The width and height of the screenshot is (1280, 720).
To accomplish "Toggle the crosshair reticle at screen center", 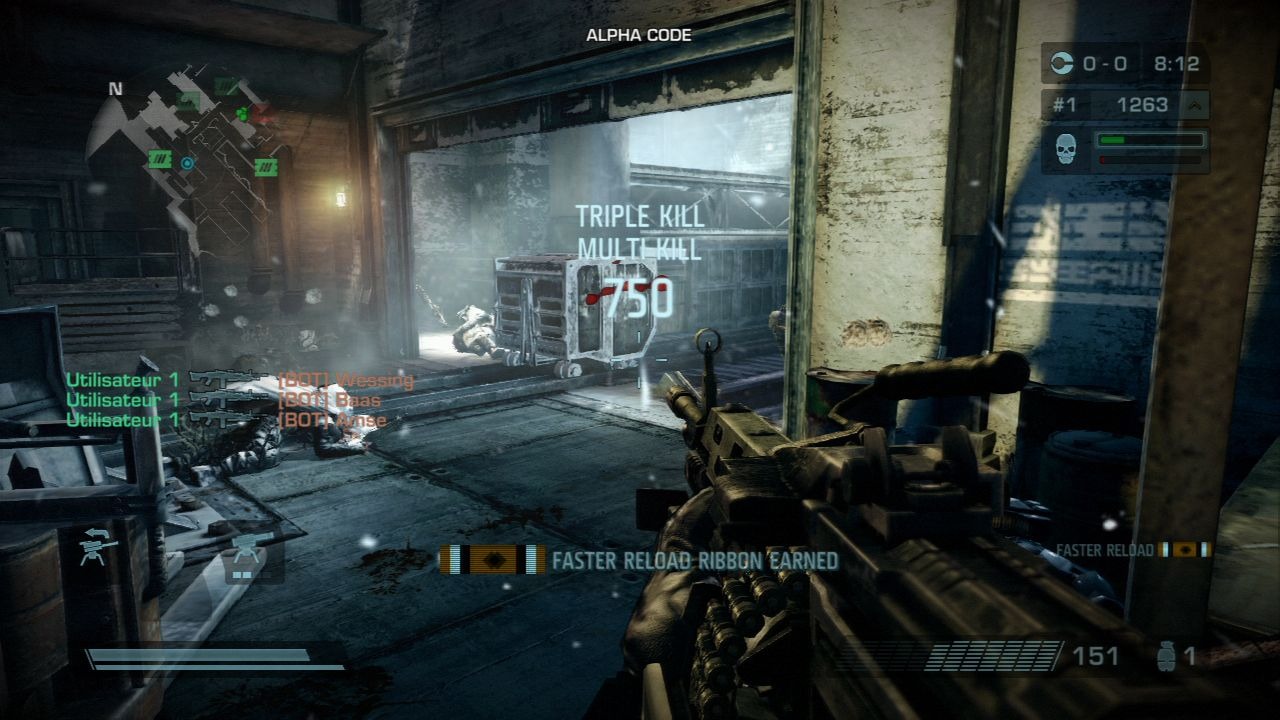I will [x=640, y=360].
